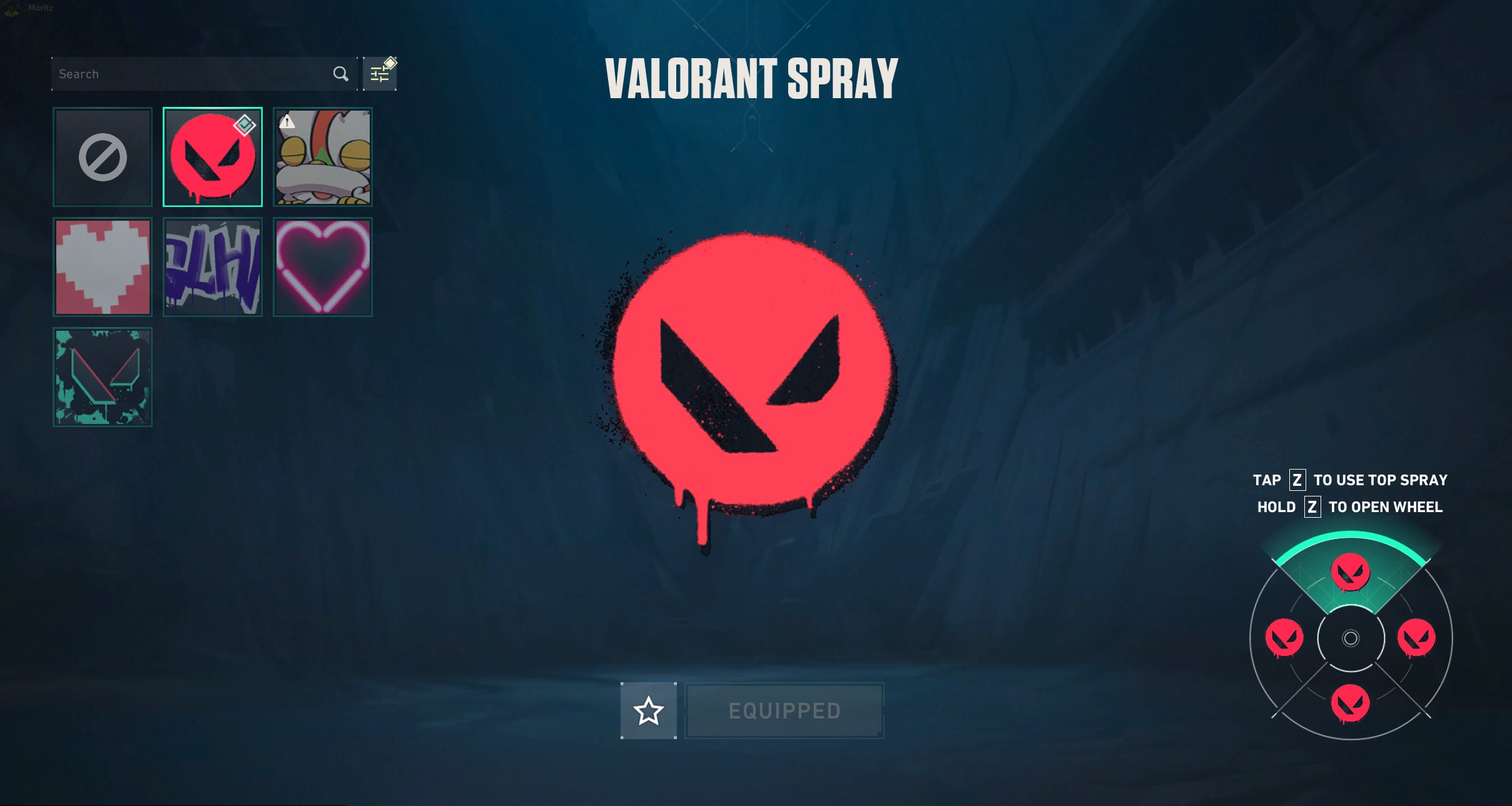Select the pixel heart spray
Viewport: 1512px width, 806px height.
click(102, 266)
